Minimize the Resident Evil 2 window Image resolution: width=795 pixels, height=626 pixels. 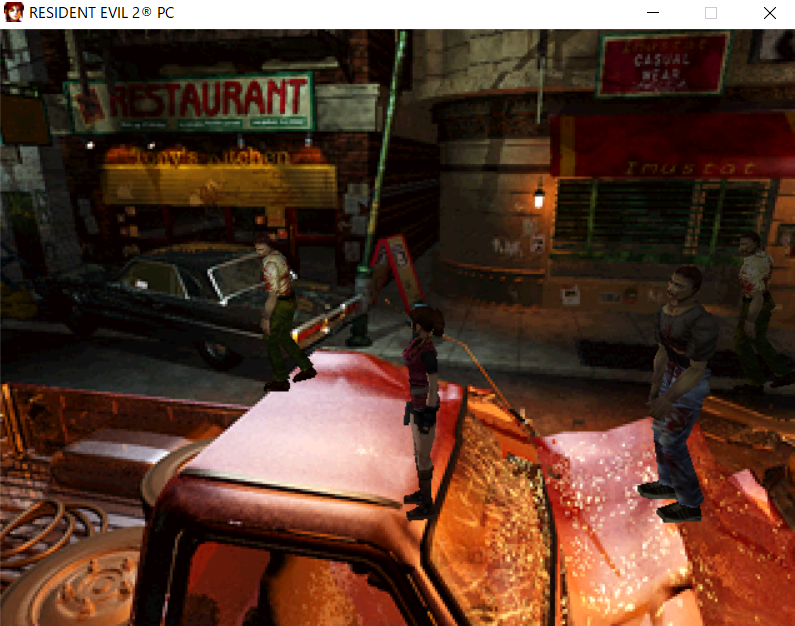653,14
